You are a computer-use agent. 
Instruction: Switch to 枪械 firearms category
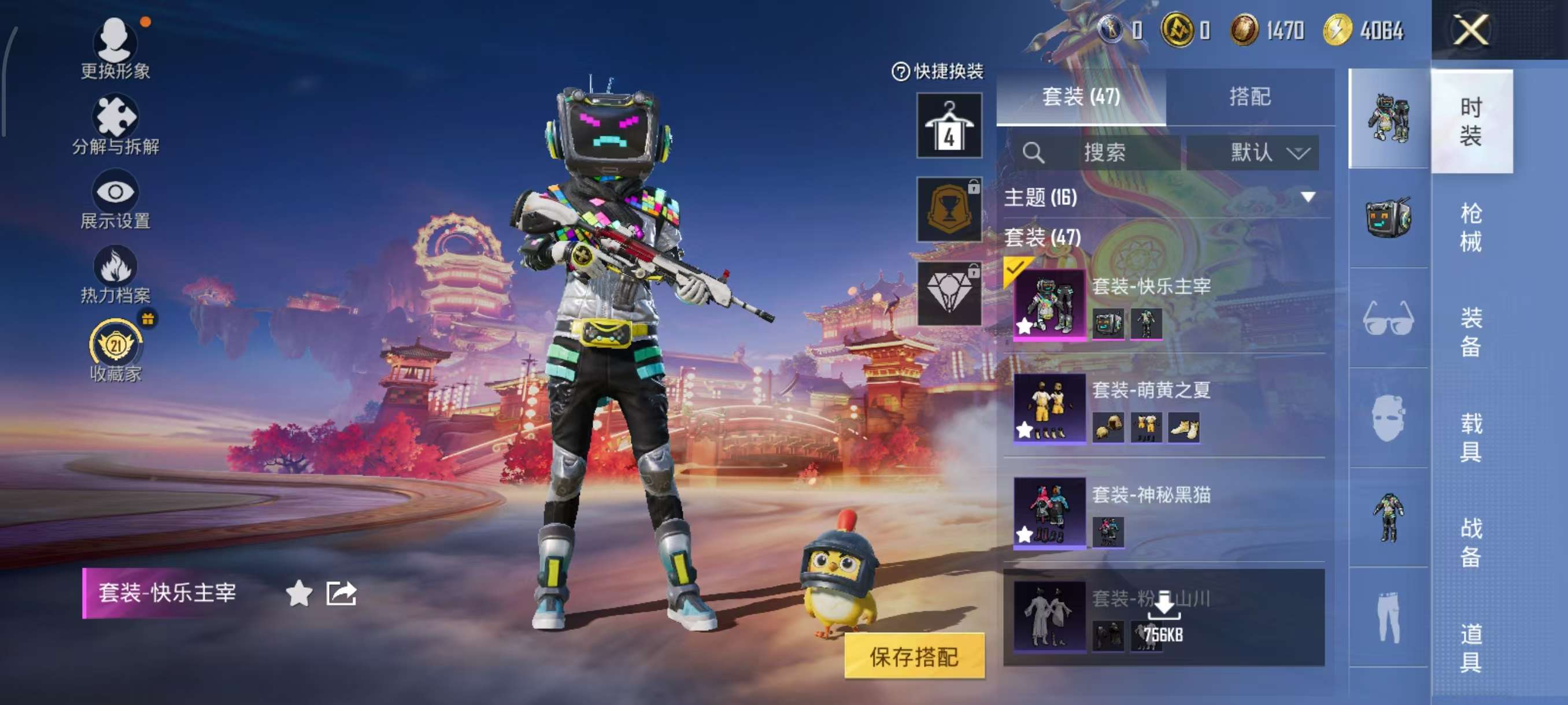(1471, 227)
